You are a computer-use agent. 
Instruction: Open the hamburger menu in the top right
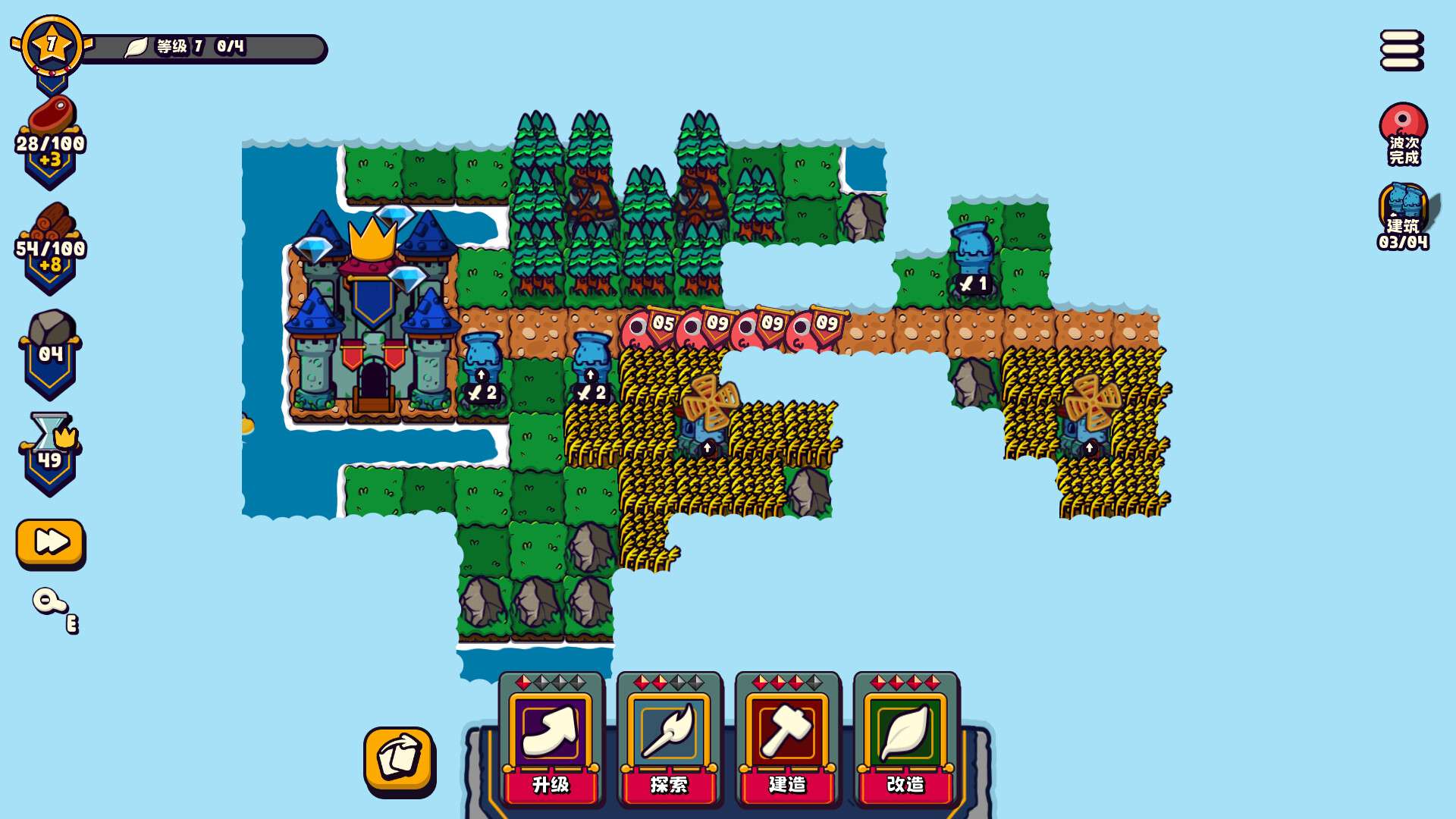[x=1401, y=48]
